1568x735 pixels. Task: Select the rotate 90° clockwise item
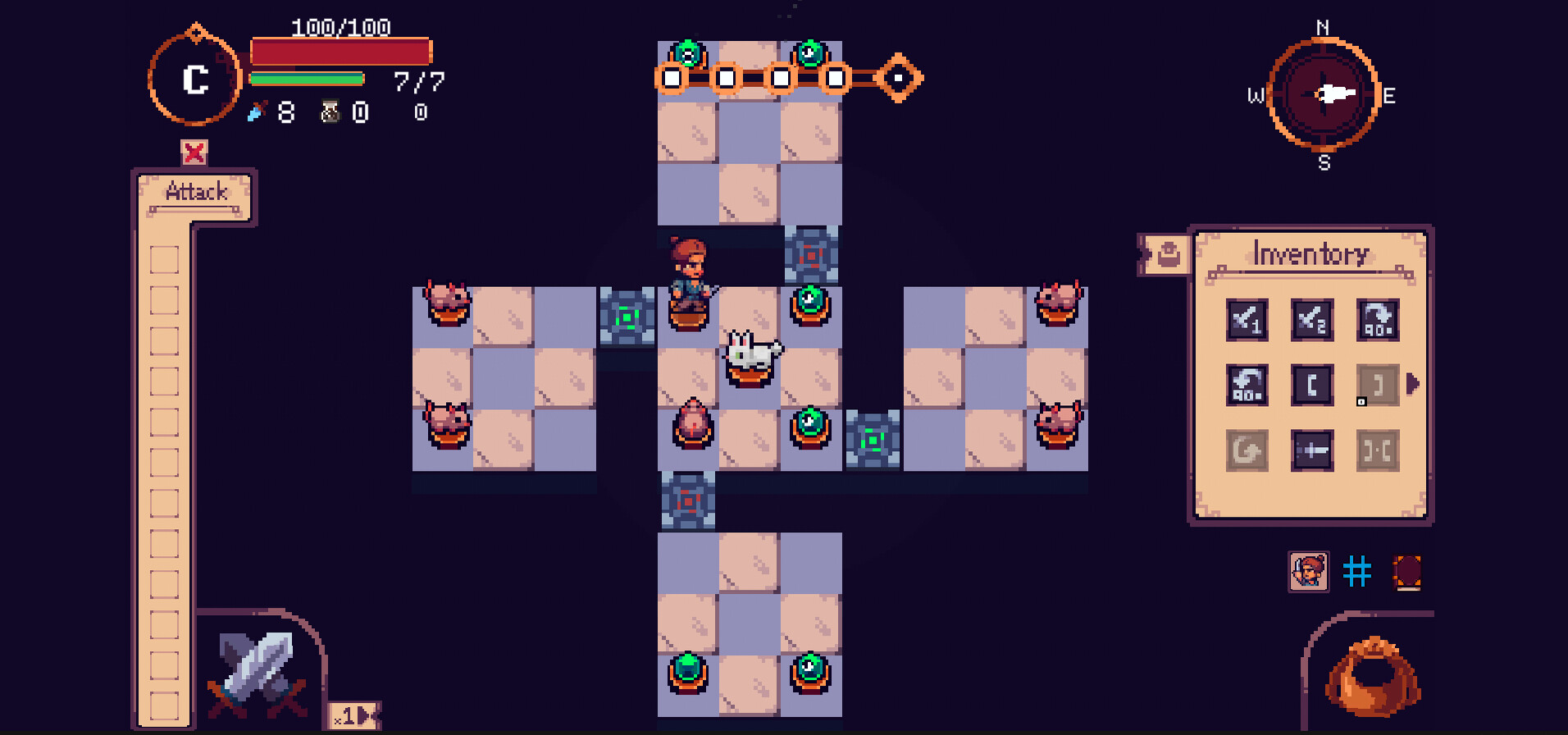pyautogui.click(x=1376, y=321)
